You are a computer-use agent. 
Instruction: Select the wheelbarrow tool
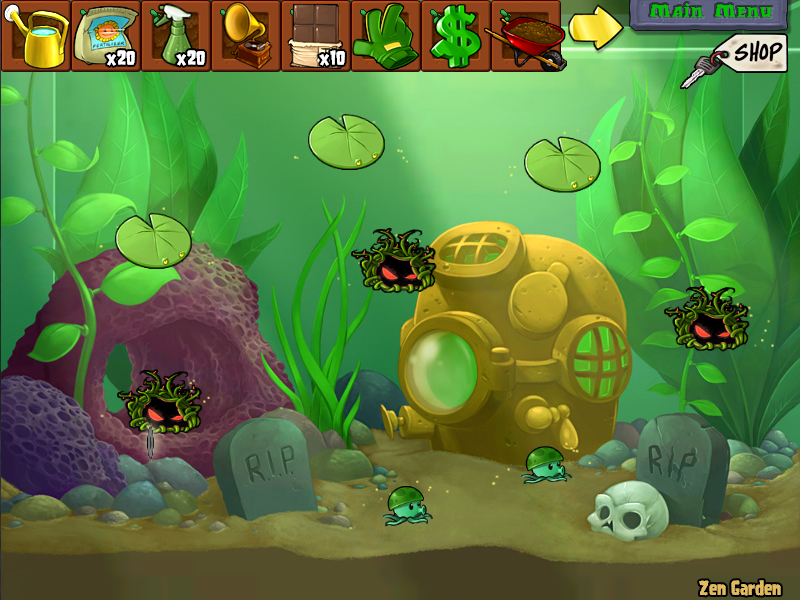coord(524,36)
